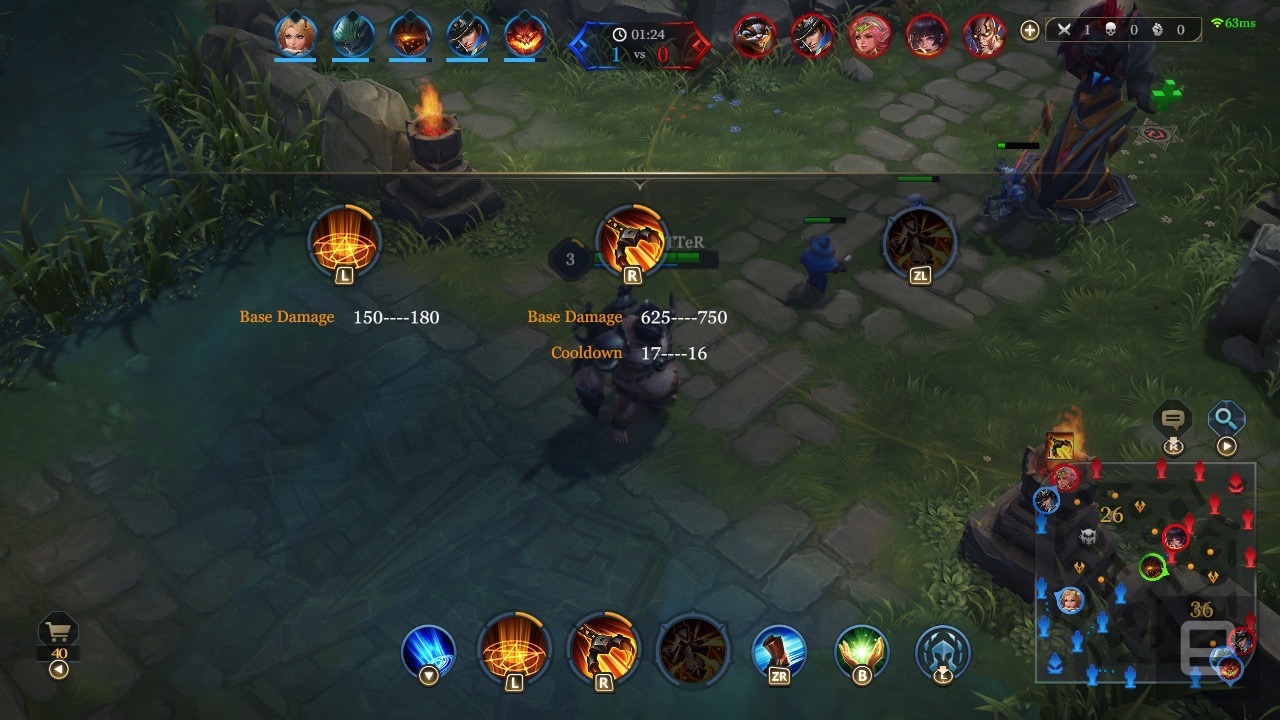Collapse the skill upgrade panel arrow
The image size is (1280, 720).
[640, 185]
